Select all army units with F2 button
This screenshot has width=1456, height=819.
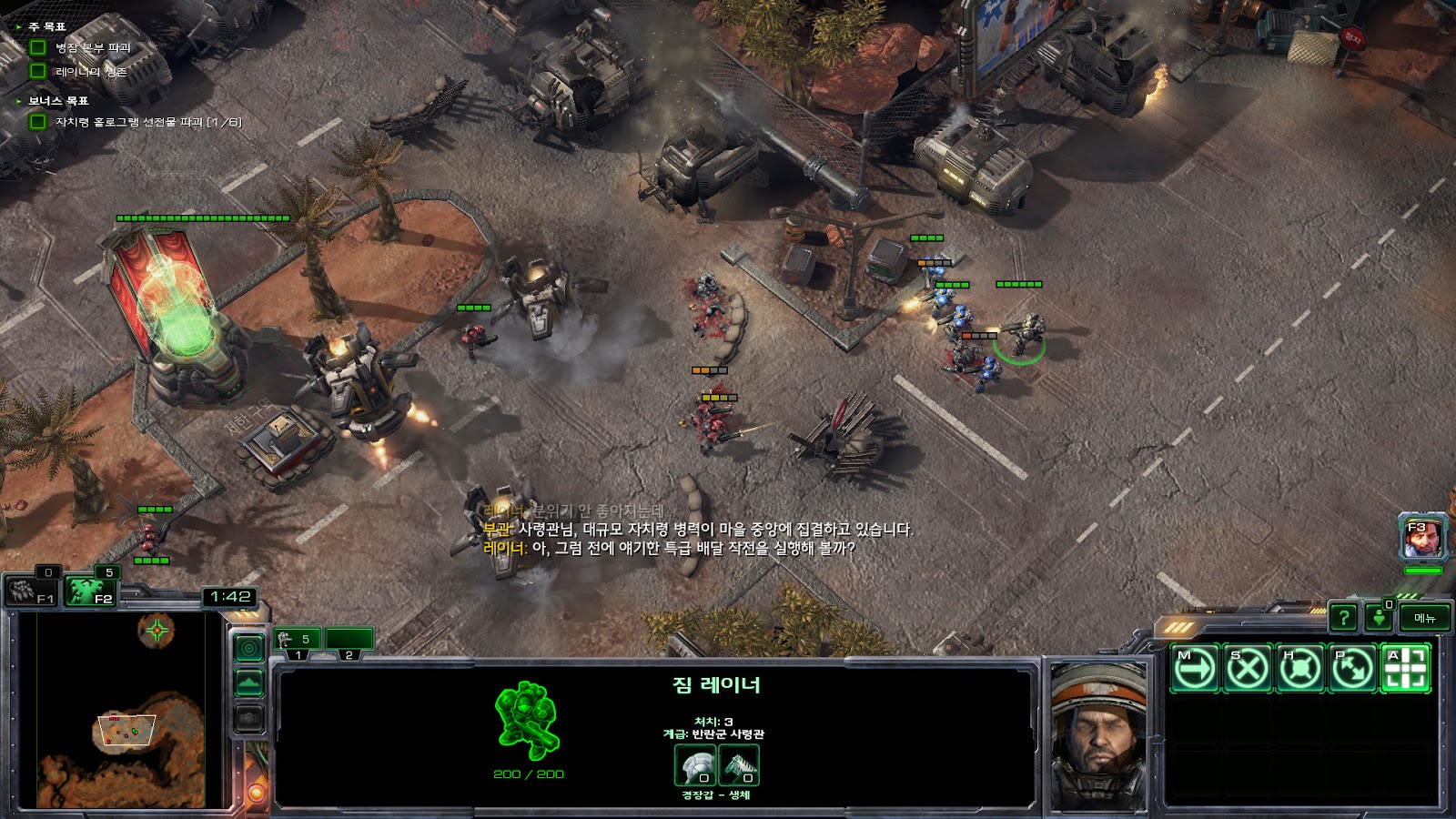[x=93, y=591]
